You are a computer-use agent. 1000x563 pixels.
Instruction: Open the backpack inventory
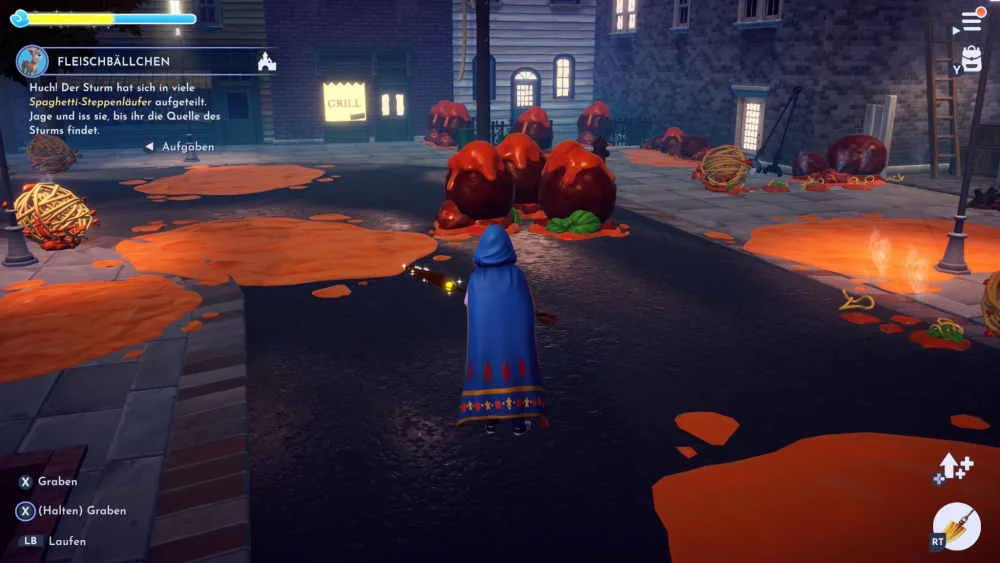tap(971, 59)
